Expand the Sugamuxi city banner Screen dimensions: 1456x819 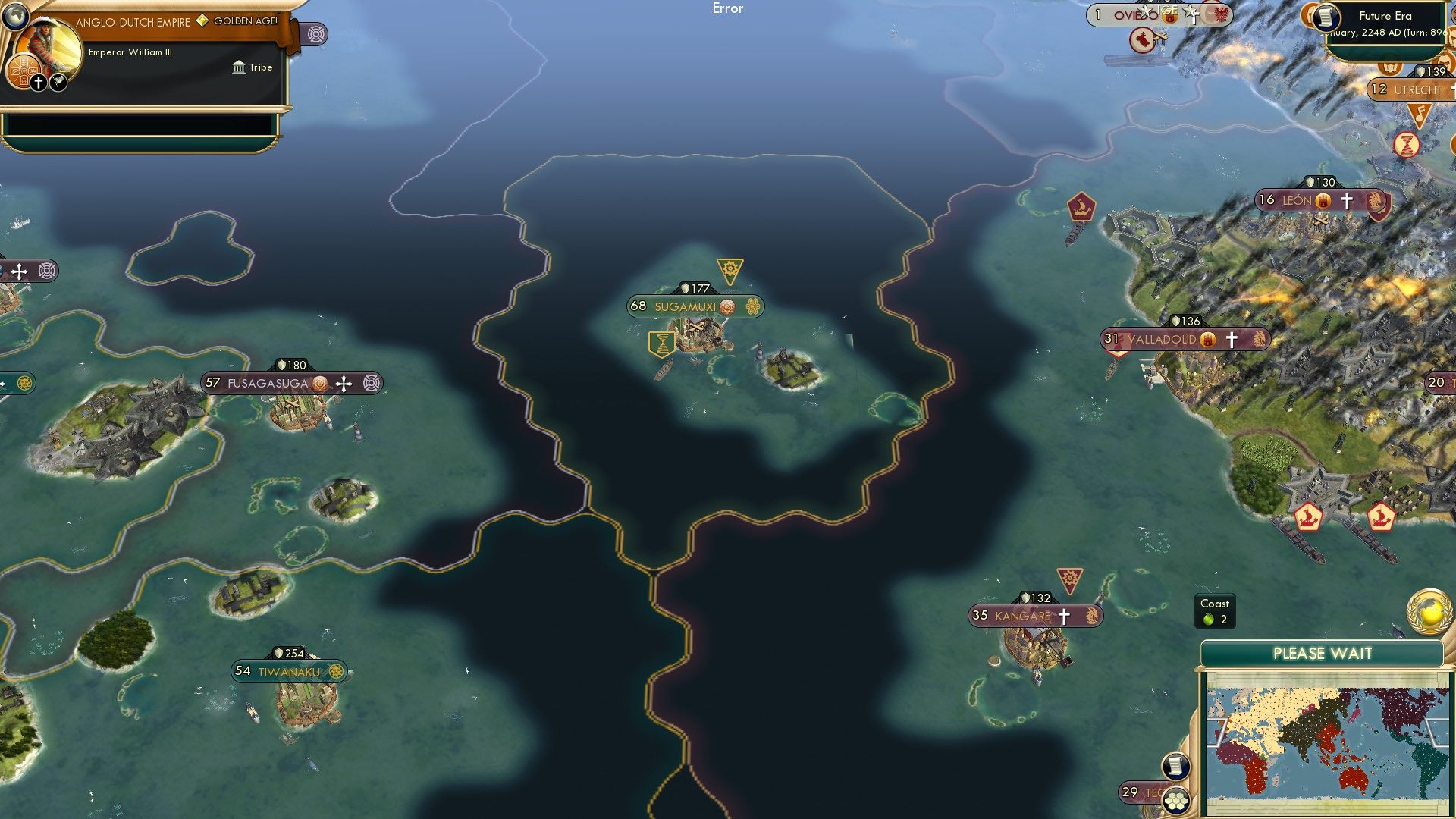click(686, 307)
